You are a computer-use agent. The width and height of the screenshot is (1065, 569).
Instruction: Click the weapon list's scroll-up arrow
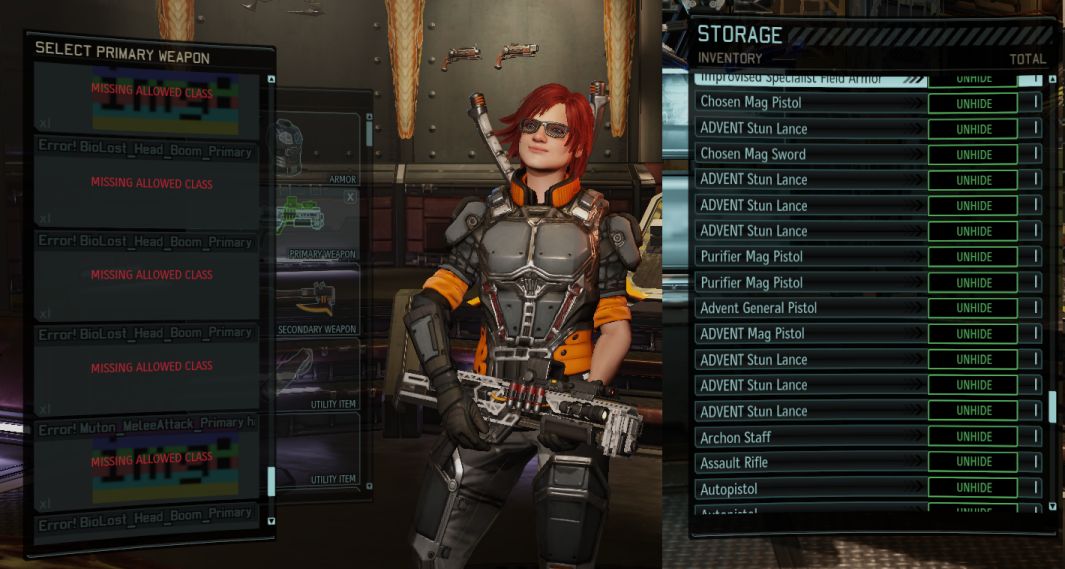[x=271, y=79]
